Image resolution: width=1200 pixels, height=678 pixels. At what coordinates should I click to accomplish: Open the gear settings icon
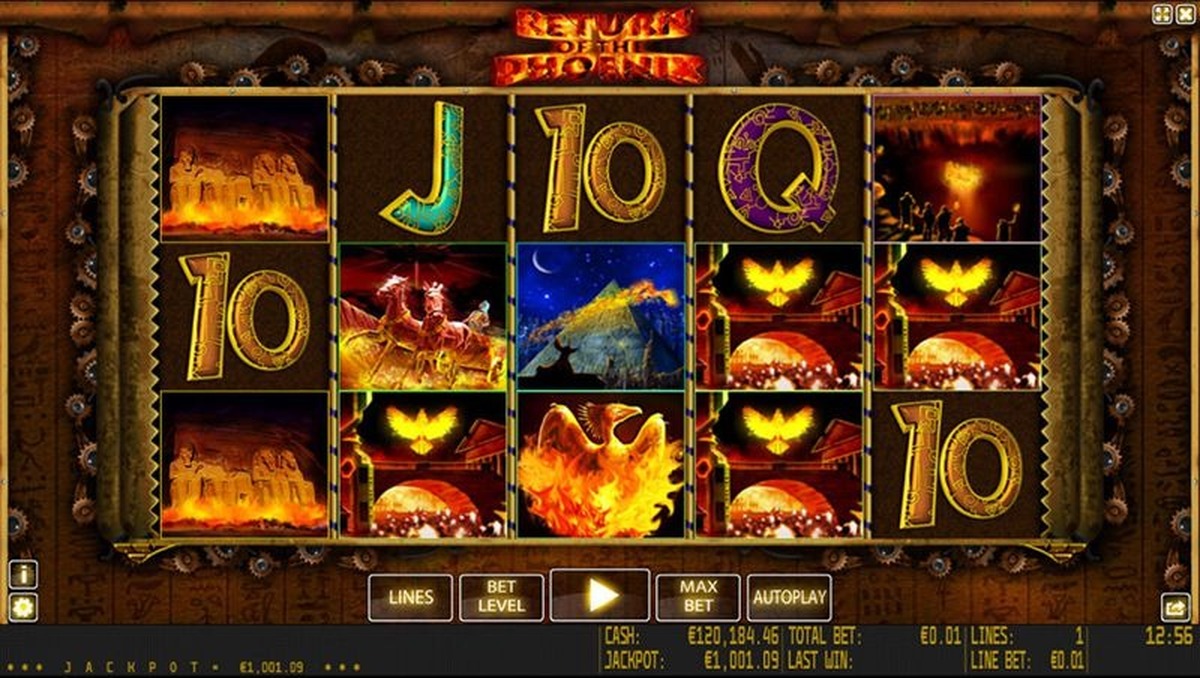coord(23,606)
